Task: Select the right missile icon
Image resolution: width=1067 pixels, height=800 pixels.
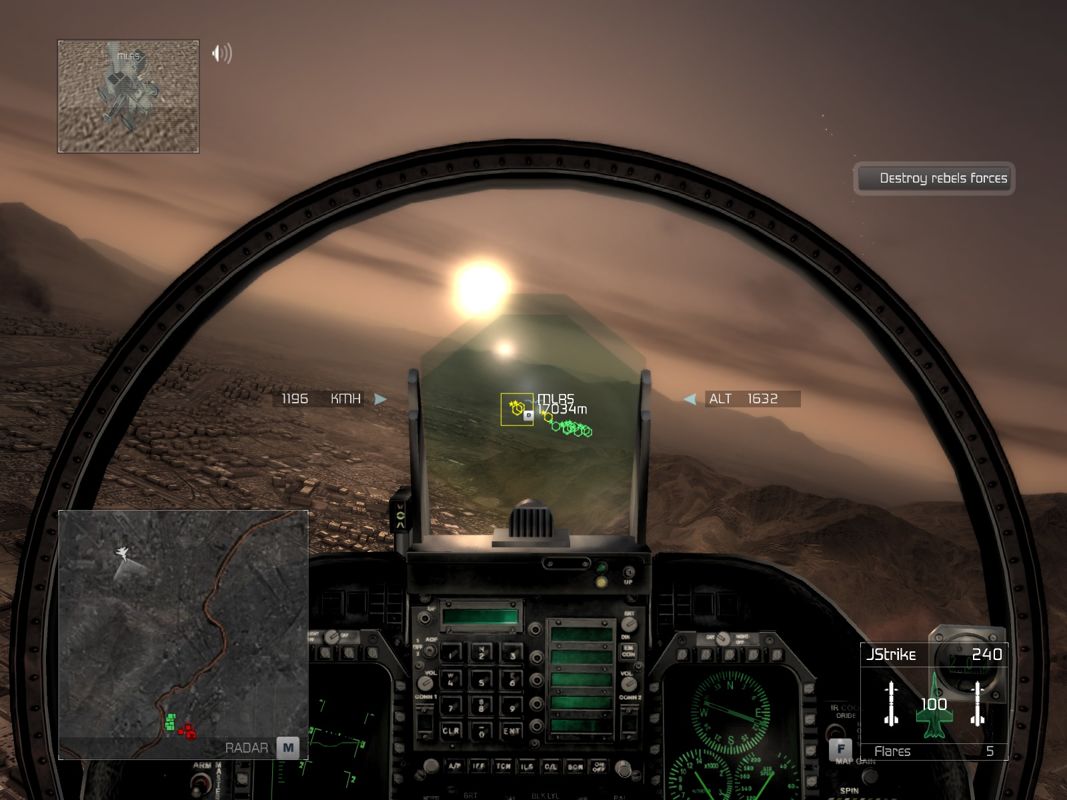Action: pos(977,703)
